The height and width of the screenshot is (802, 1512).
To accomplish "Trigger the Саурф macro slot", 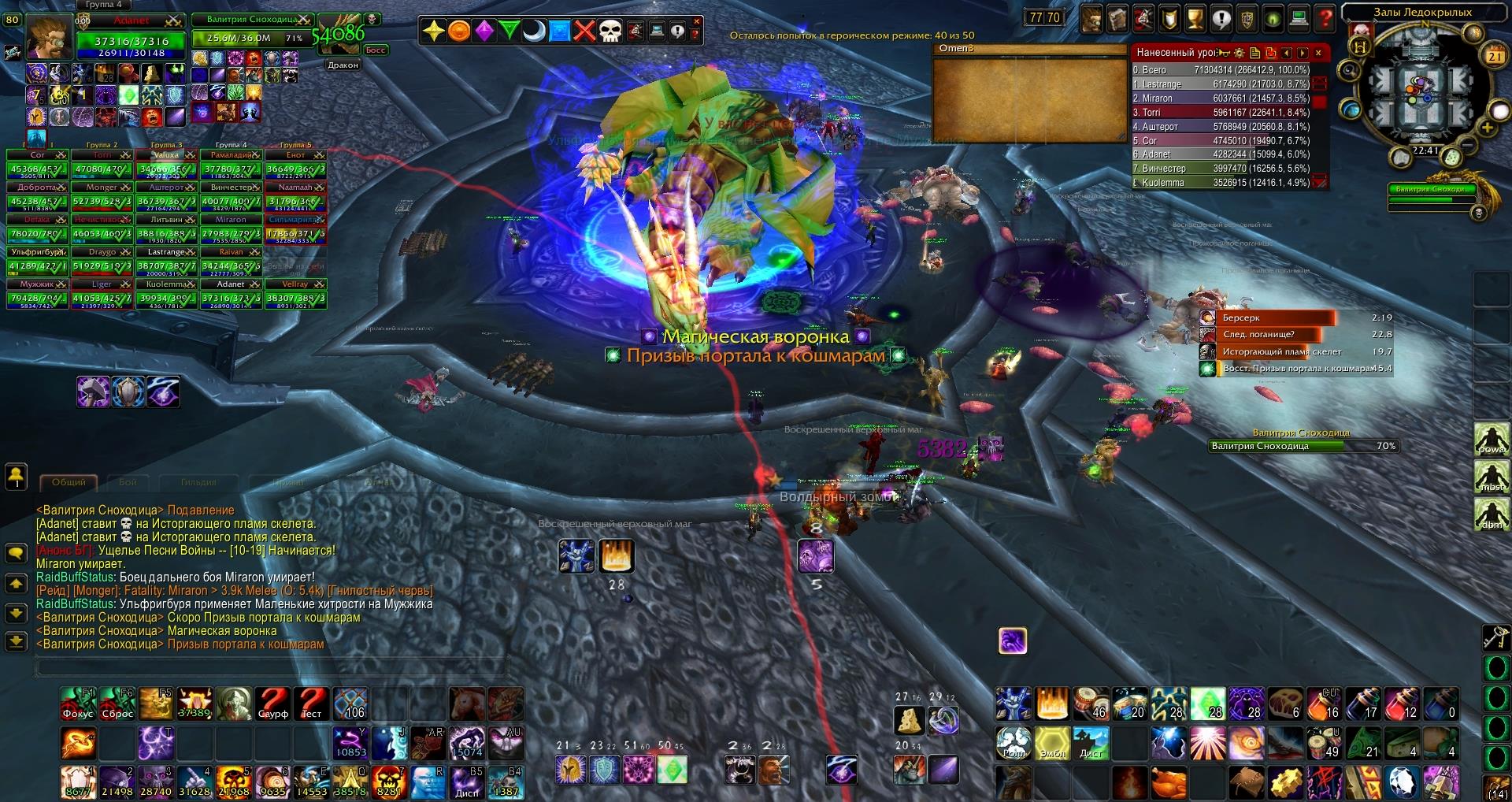I will click(x=273, y=704).
